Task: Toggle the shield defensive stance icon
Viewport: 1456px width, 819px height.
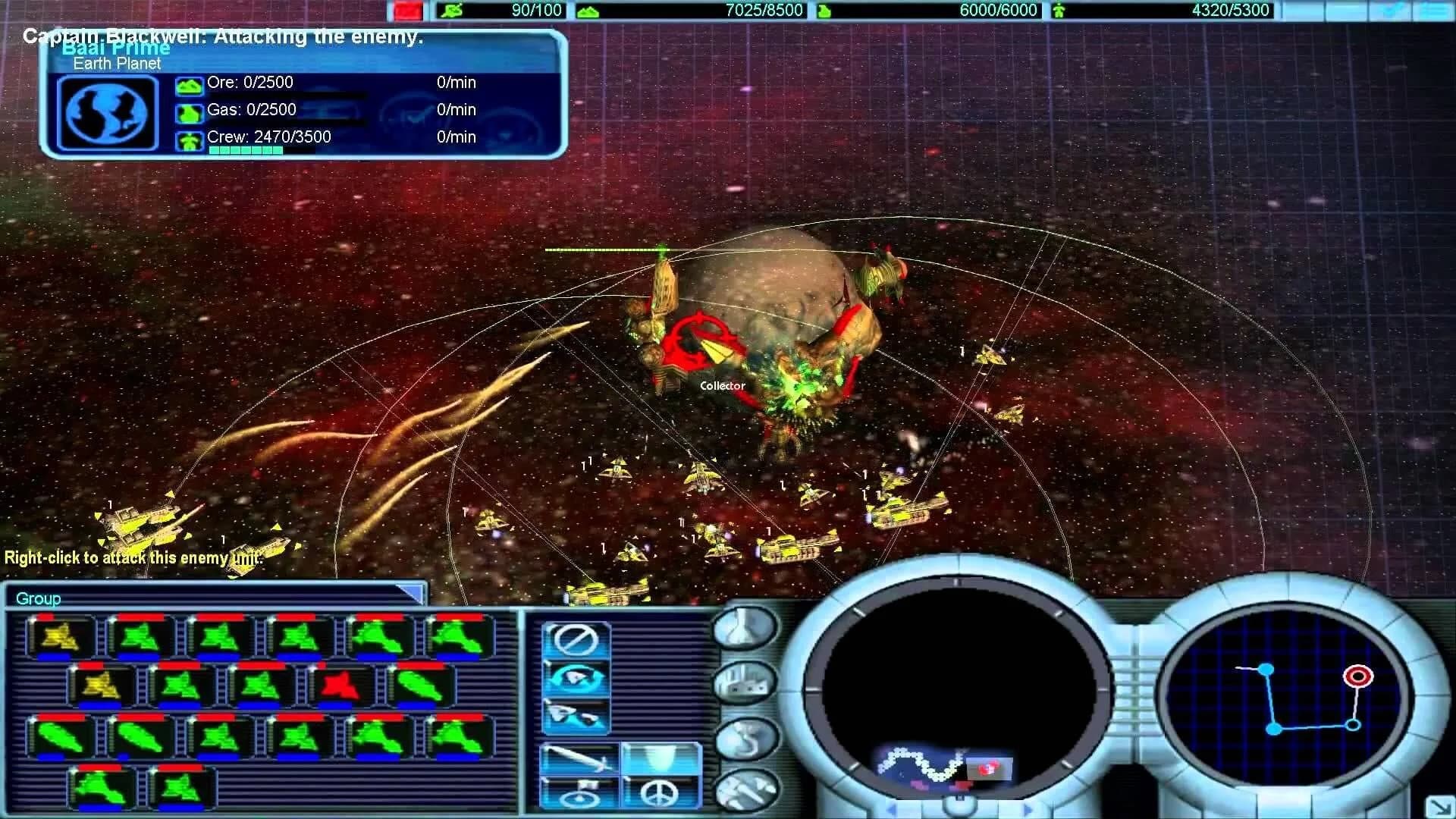Action: coord(660,758)
